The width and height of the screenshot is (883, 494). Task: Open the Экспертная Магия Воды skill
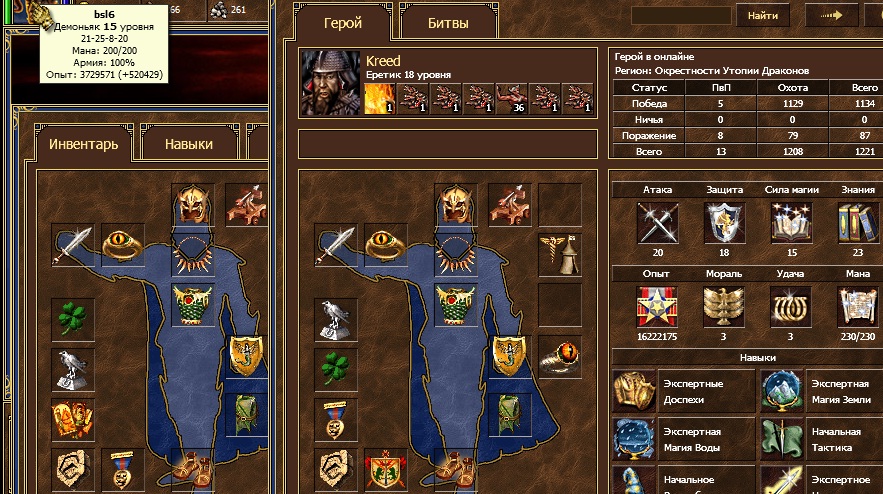point(632,439)
